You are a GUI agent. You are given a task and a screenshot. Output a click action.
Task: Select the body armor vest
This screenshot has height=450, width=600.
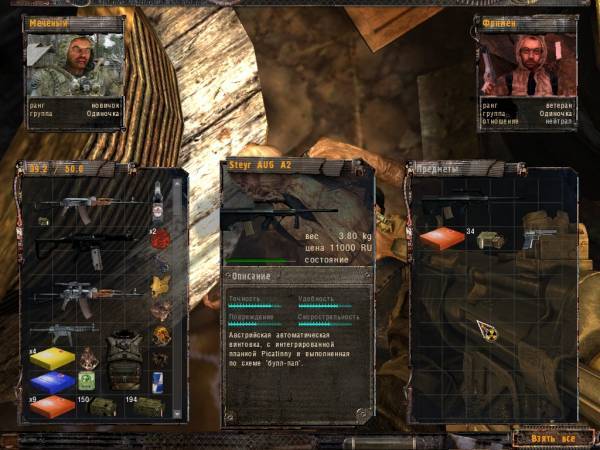(x=123, y=360)
